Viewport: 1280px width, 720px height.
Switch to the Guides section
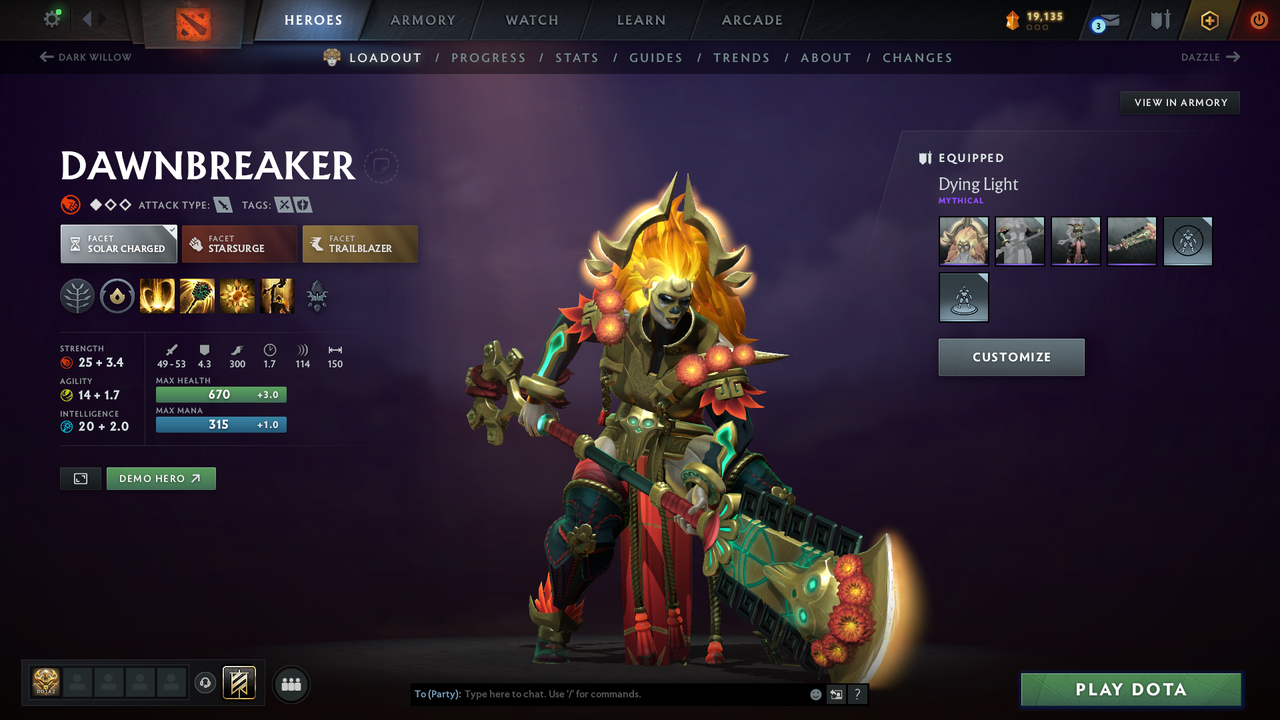click(x=656, y=57)
